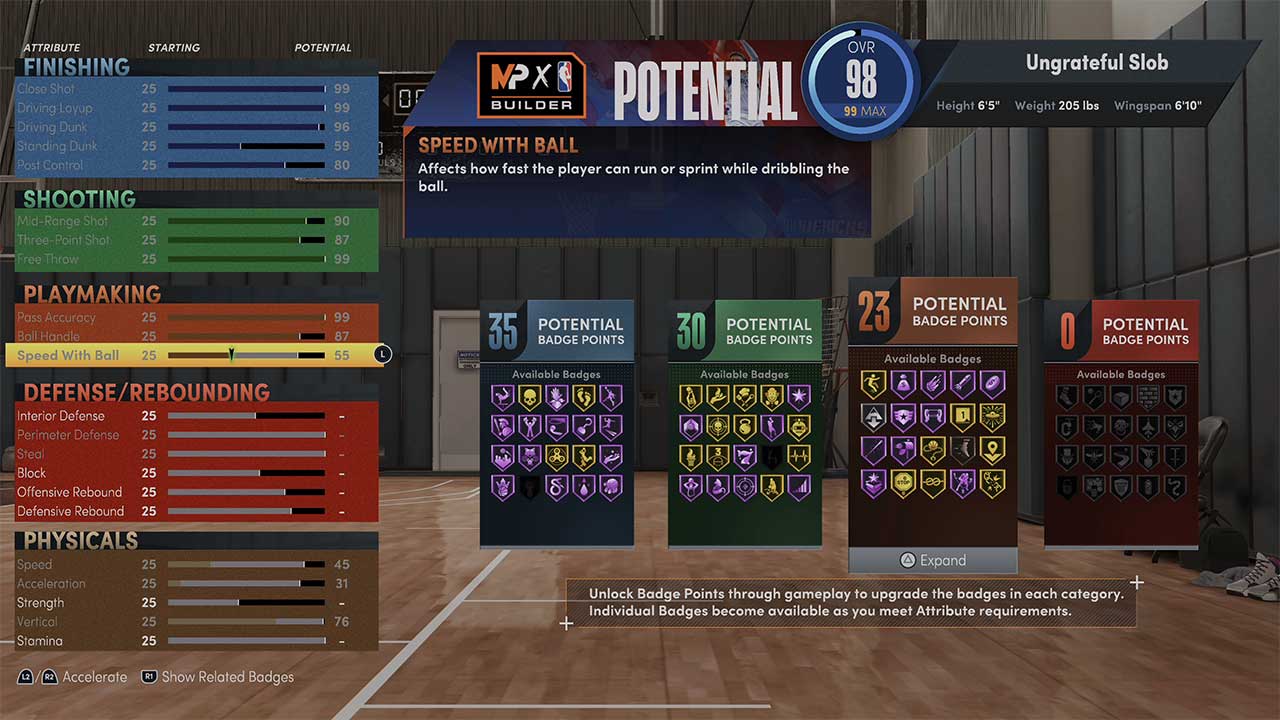Select the torch badge in the Shooting badges grid

click(x=690, y=457)
